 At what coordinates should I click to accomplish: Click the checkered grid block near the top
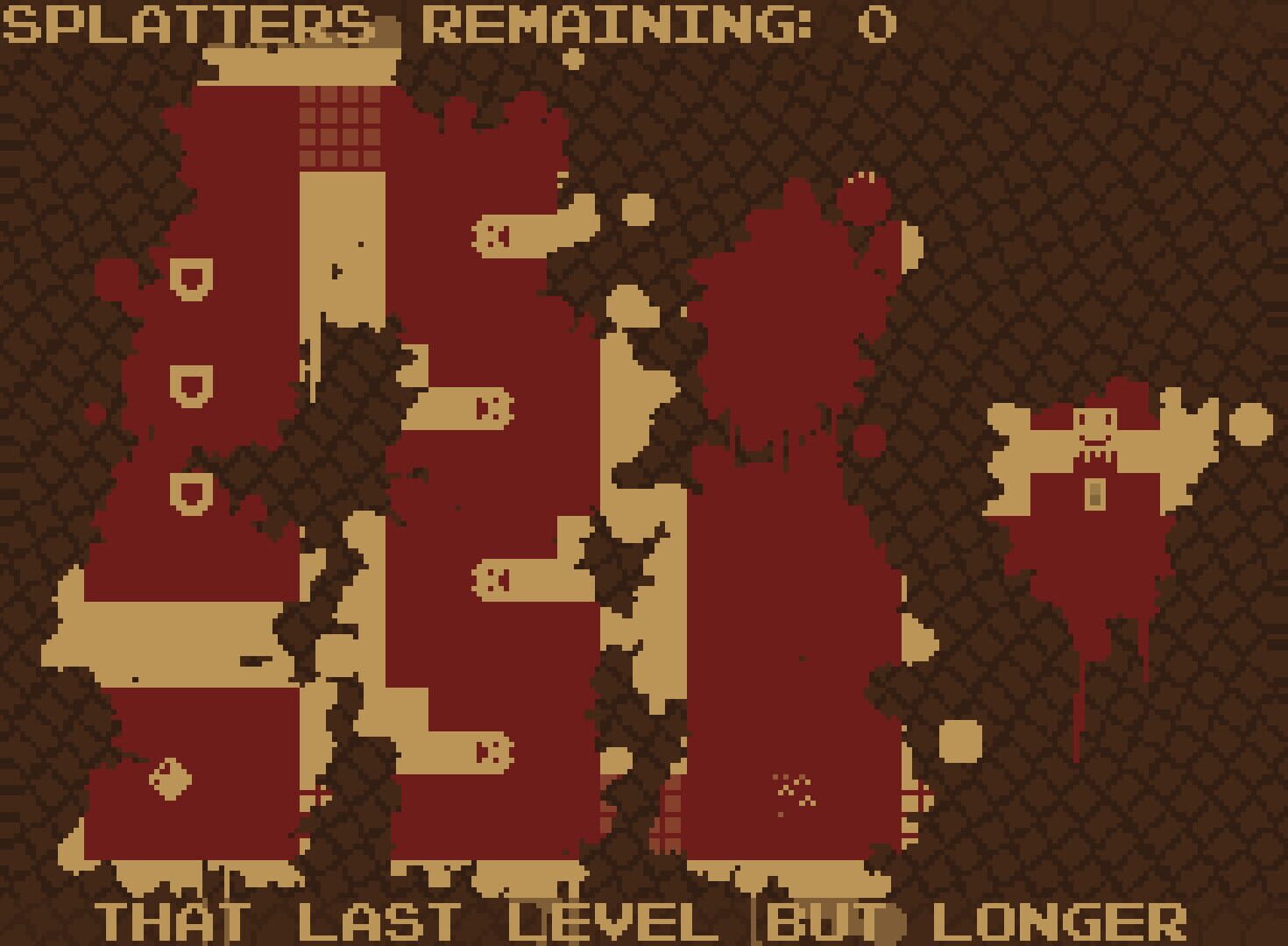tap(338, 127)
